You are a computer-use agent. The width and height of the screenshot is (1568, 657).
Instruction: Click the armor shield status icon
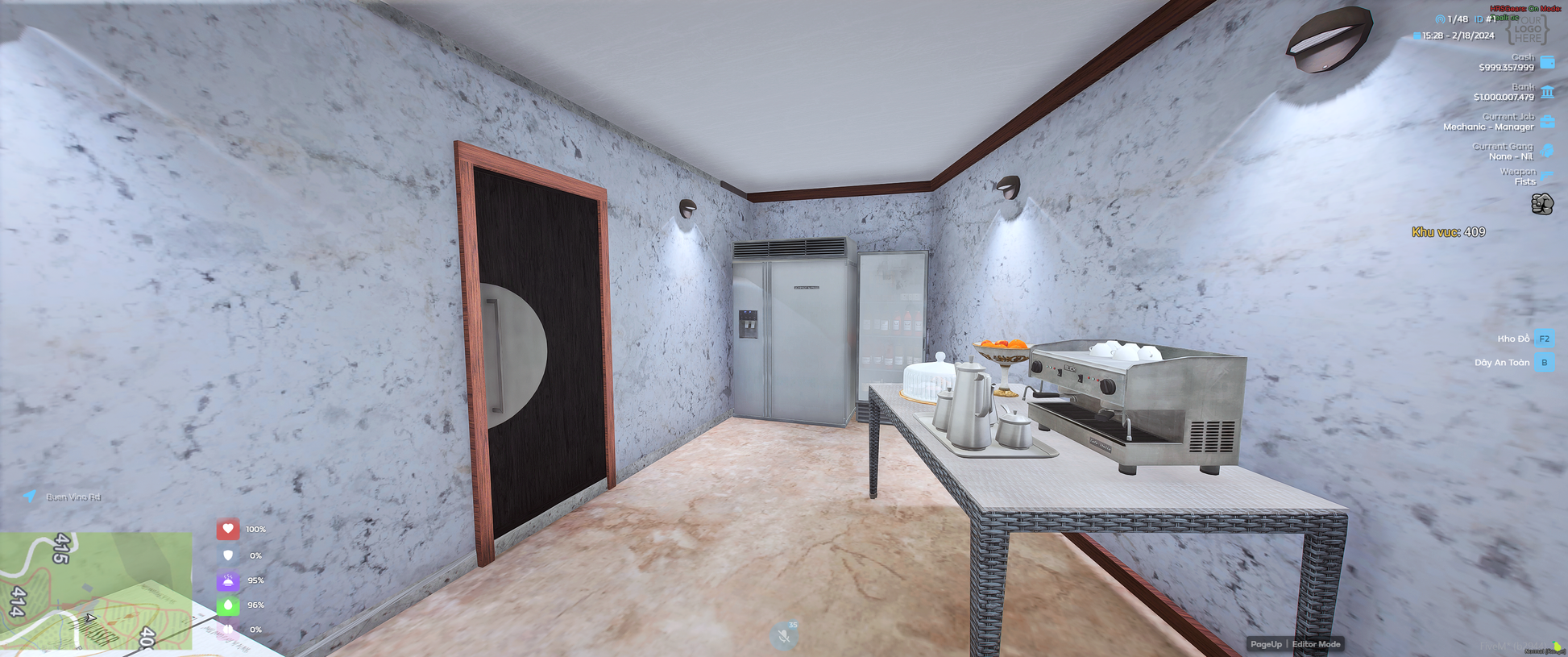point(228,555)
